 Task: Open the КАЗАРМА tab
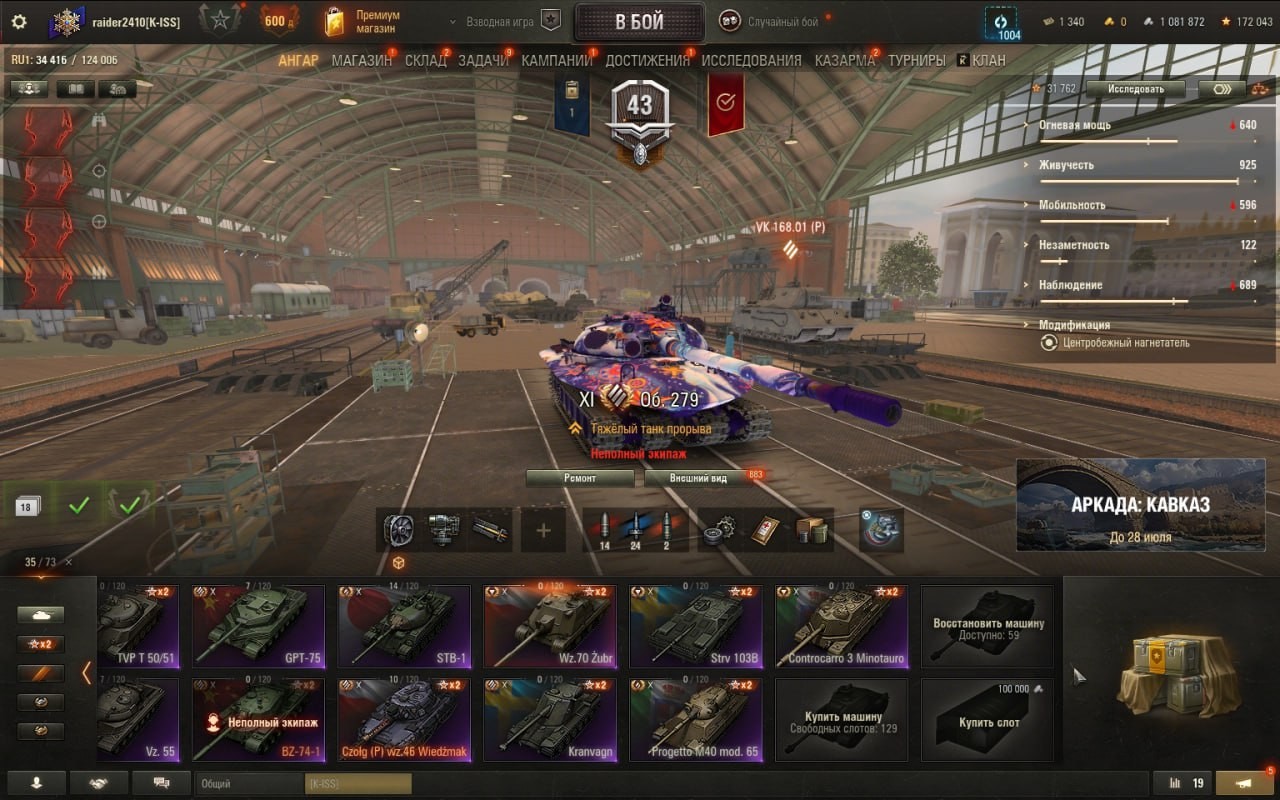(844, 60)
